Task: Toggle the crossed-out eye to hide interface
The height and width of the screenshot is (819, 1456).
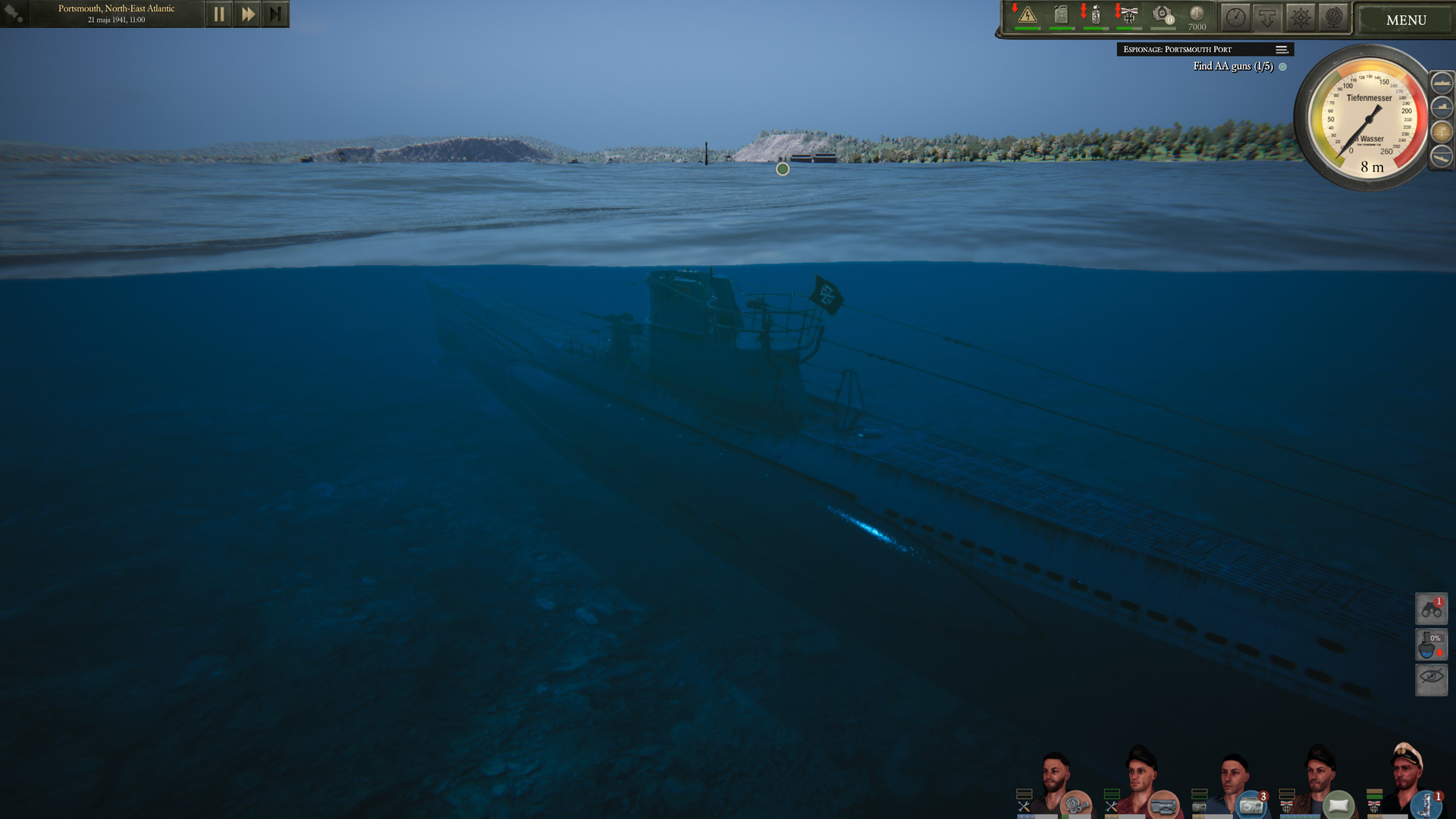Action: (1431, 679)
